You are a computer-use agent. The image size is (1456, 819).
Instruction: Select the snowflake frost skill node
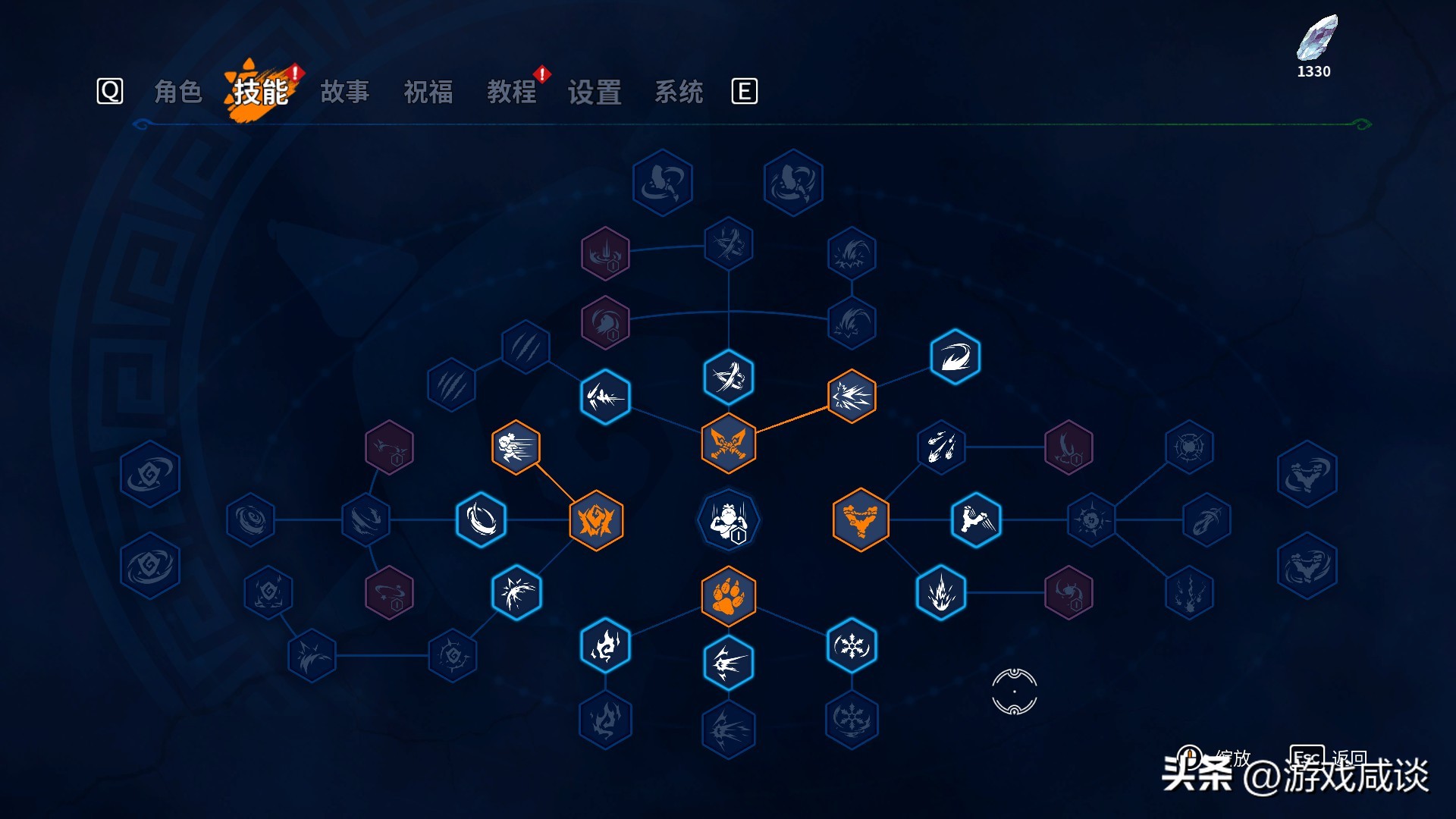(x=851, y=645)
